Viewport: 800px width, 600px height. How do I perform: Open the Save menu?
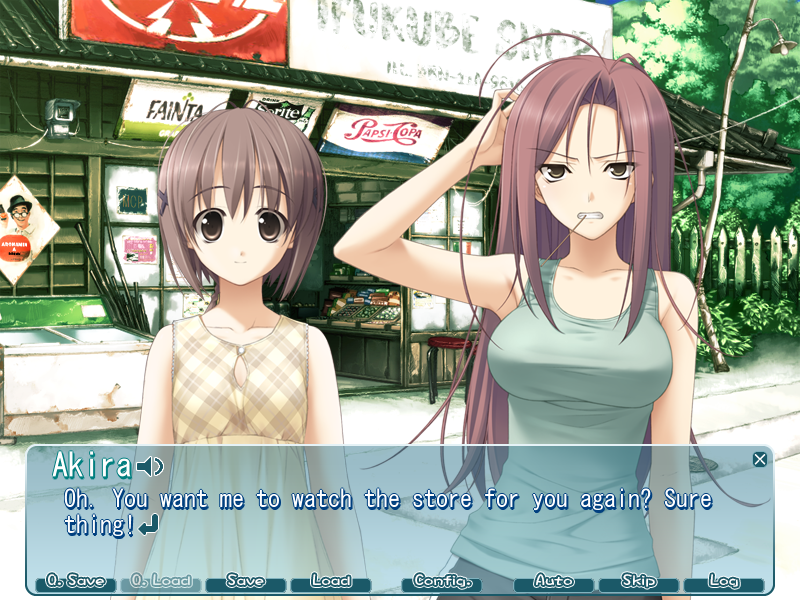245,581
